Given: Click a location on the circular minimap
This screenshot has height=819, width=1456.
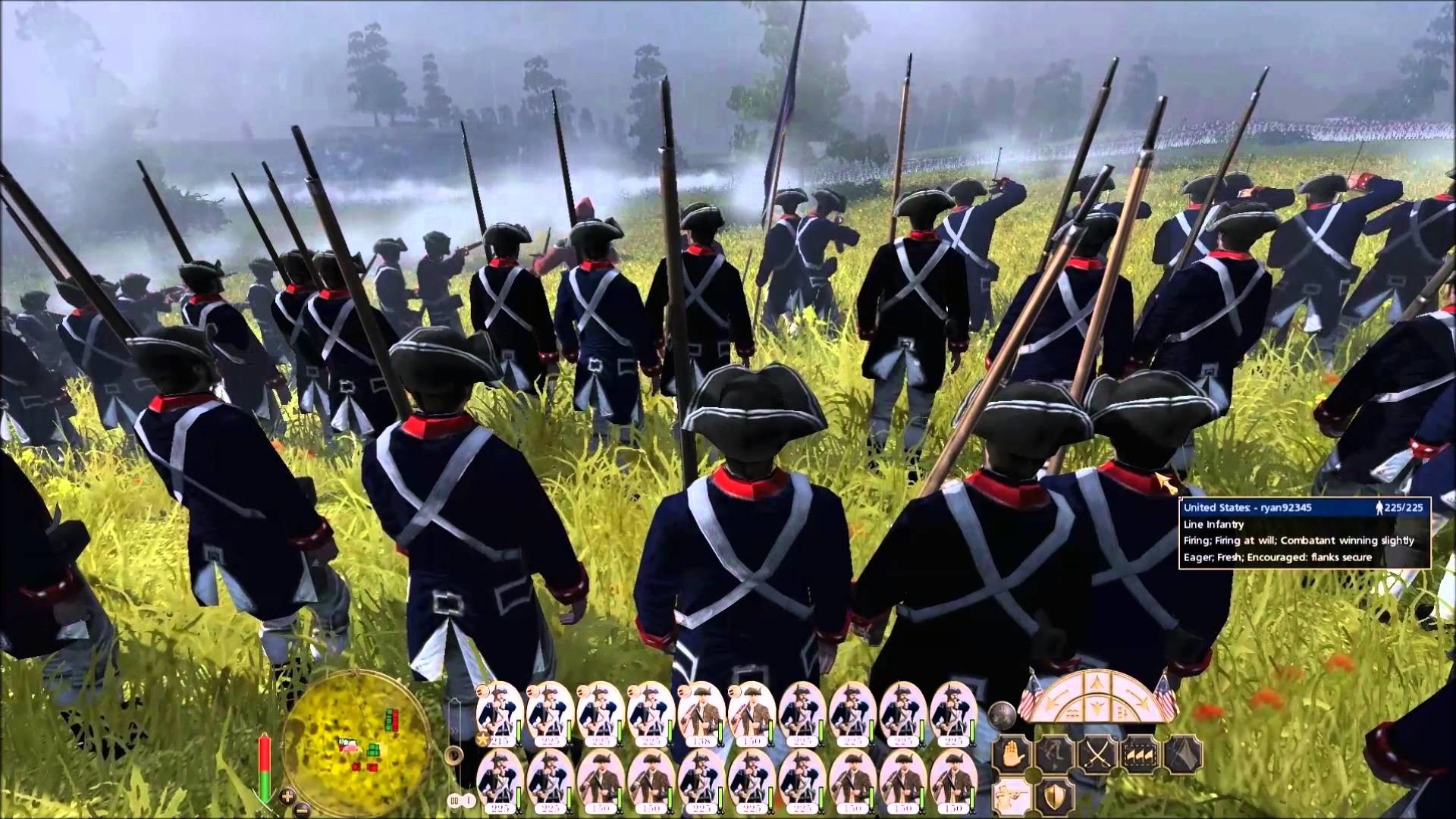Looking at the screenshot, I should pyautogui.click(x=356, y=743).
